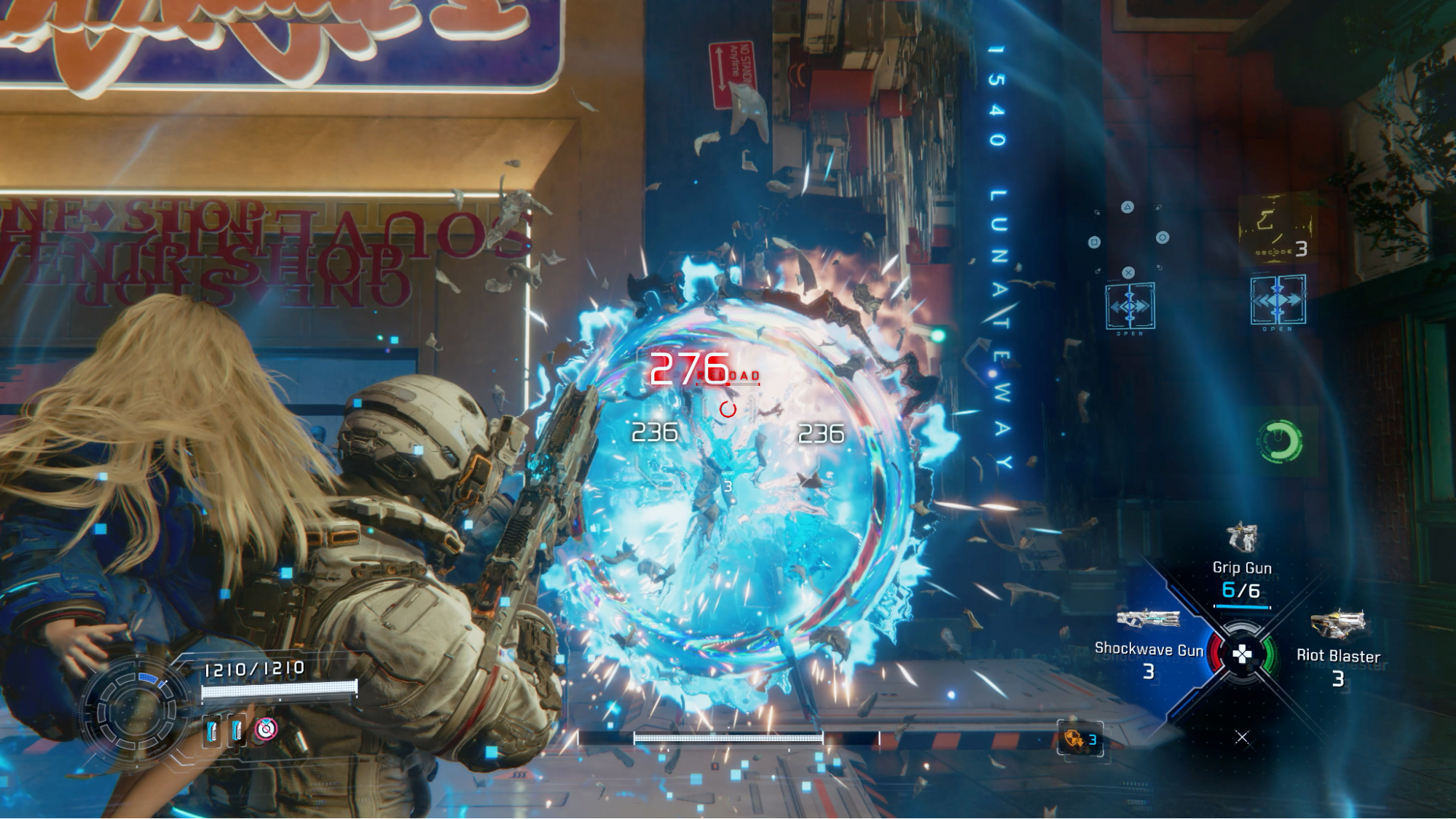Use the orange shield-down item icon
Viewport: 1456px width, 819px height.
(x=1074, y=739)
